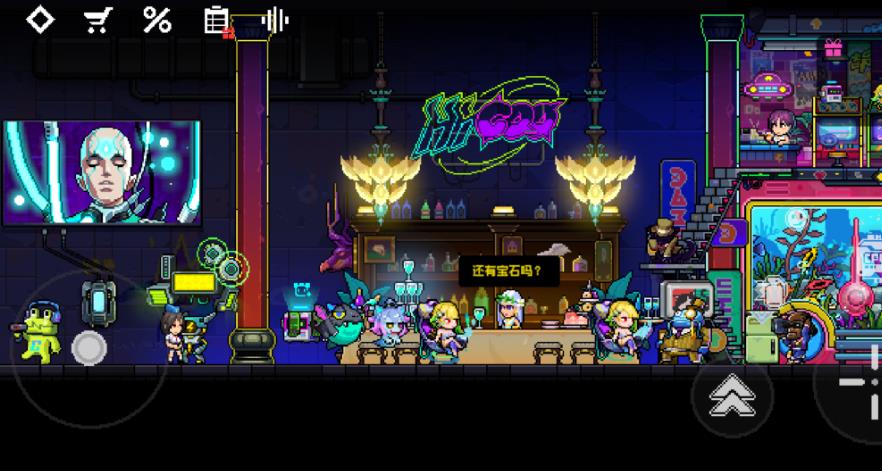Viewport: 882px width, 471px height.
Task: Open the percent discount offers
Action: pos(157,20)
